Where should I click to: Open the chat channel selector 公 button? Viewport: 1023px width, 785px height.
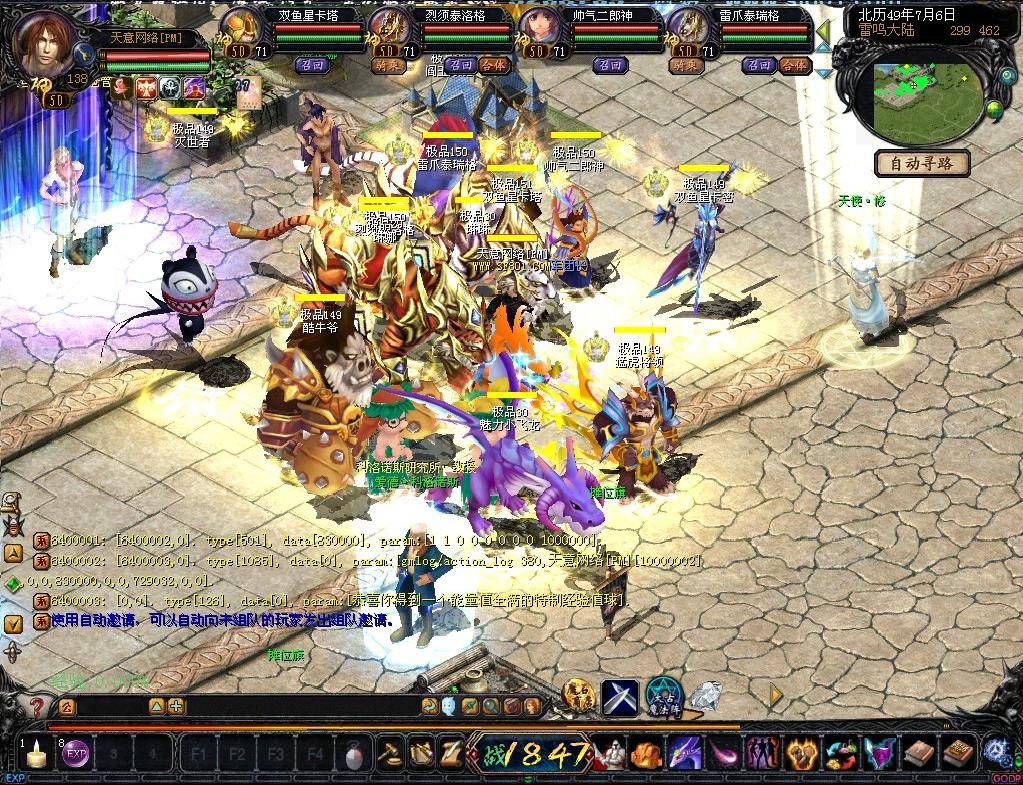[x=66, y=706]
